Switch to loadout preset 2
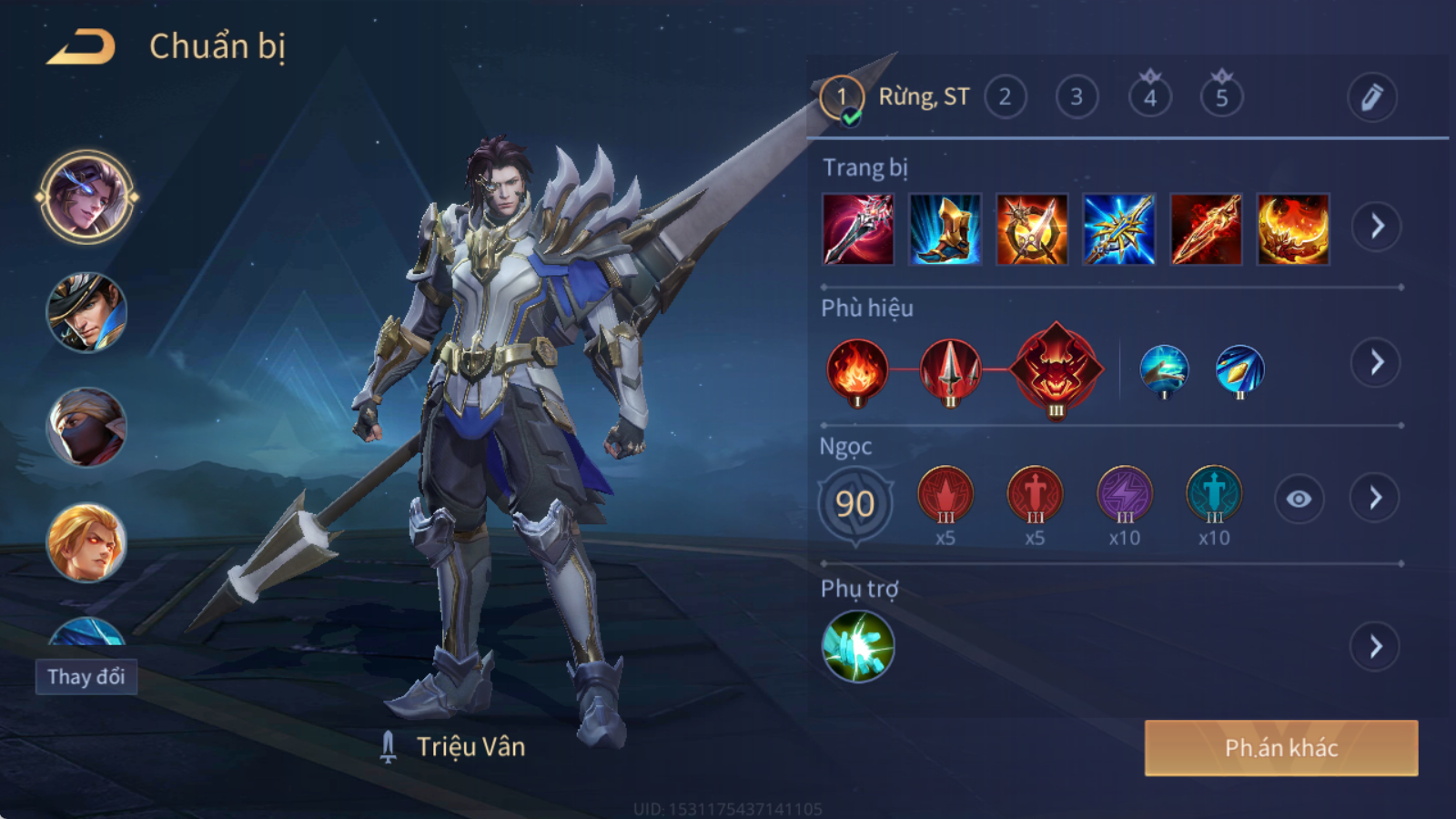Screen dimensions: 1456x819 click(1005, 96)
